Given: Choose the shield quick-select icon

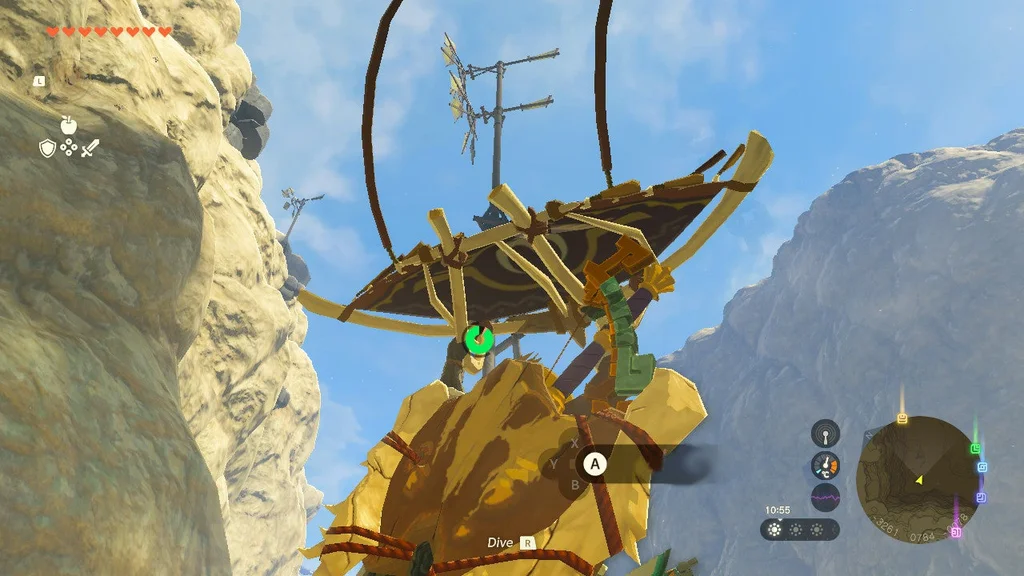Looking at the screenshot, I should pos(47,148).
